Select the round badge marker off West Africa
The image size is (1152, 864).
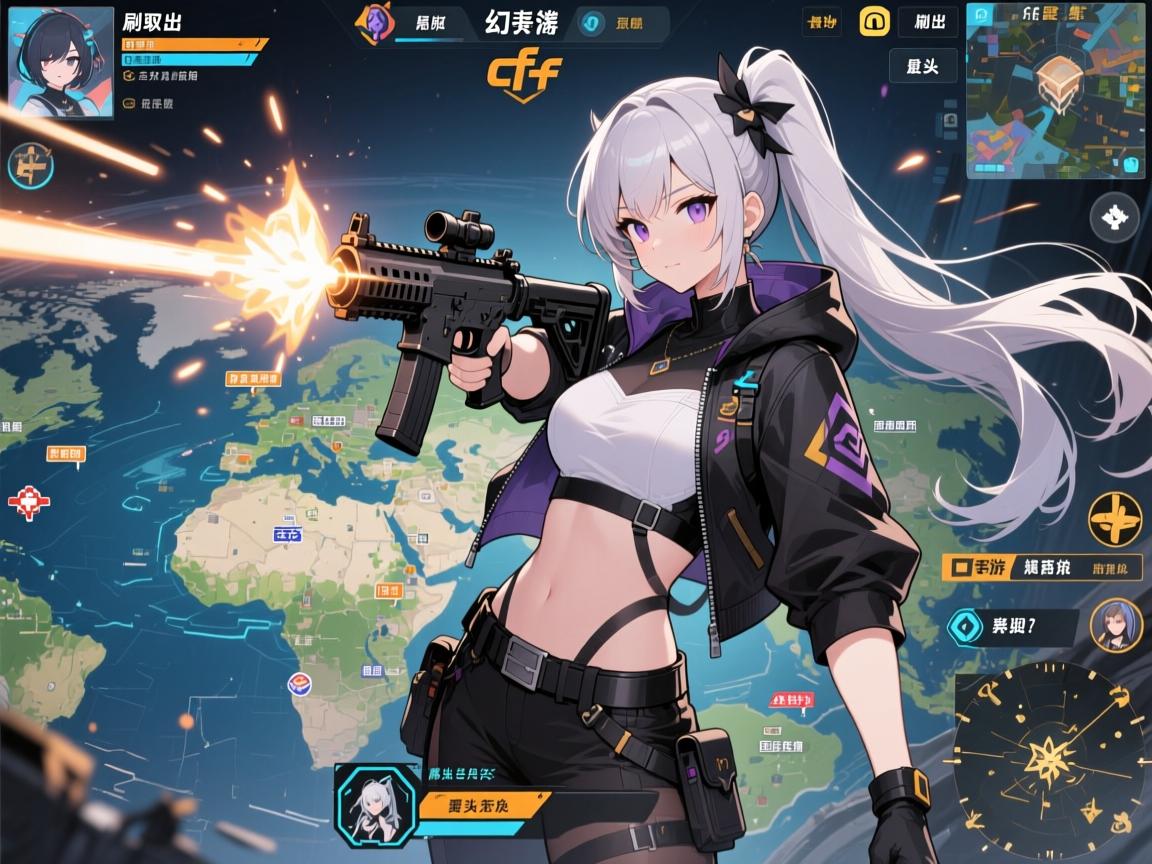click(299, 683)
